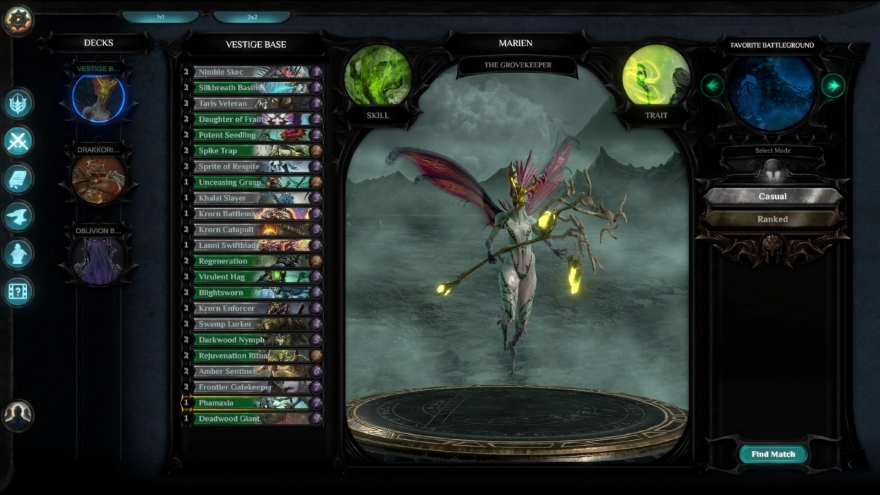
Task: Click the Krorn Catapult card entry
Action: (x=252, y=230)
